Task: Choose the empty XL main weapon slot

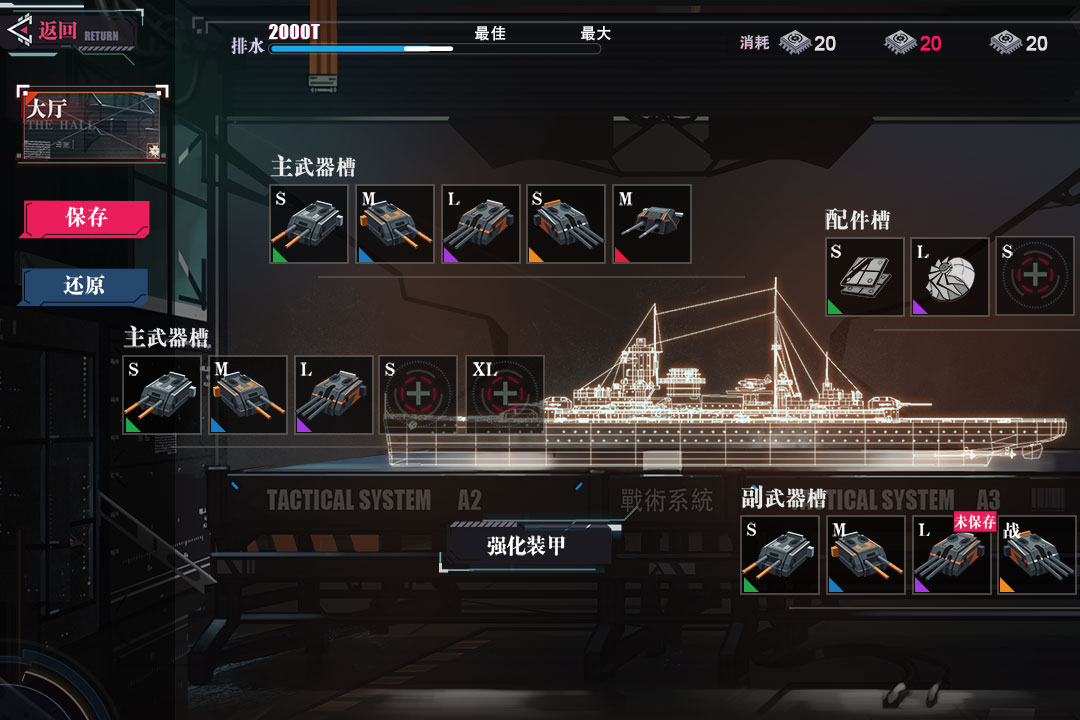Action: 505,394
